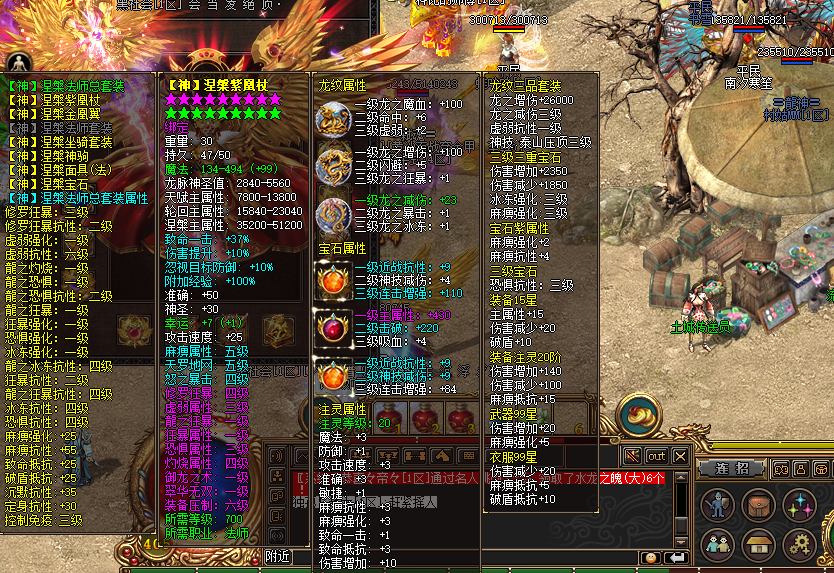
Task: Send chat with the enter arrow button
Action: [x=676, y=557]
